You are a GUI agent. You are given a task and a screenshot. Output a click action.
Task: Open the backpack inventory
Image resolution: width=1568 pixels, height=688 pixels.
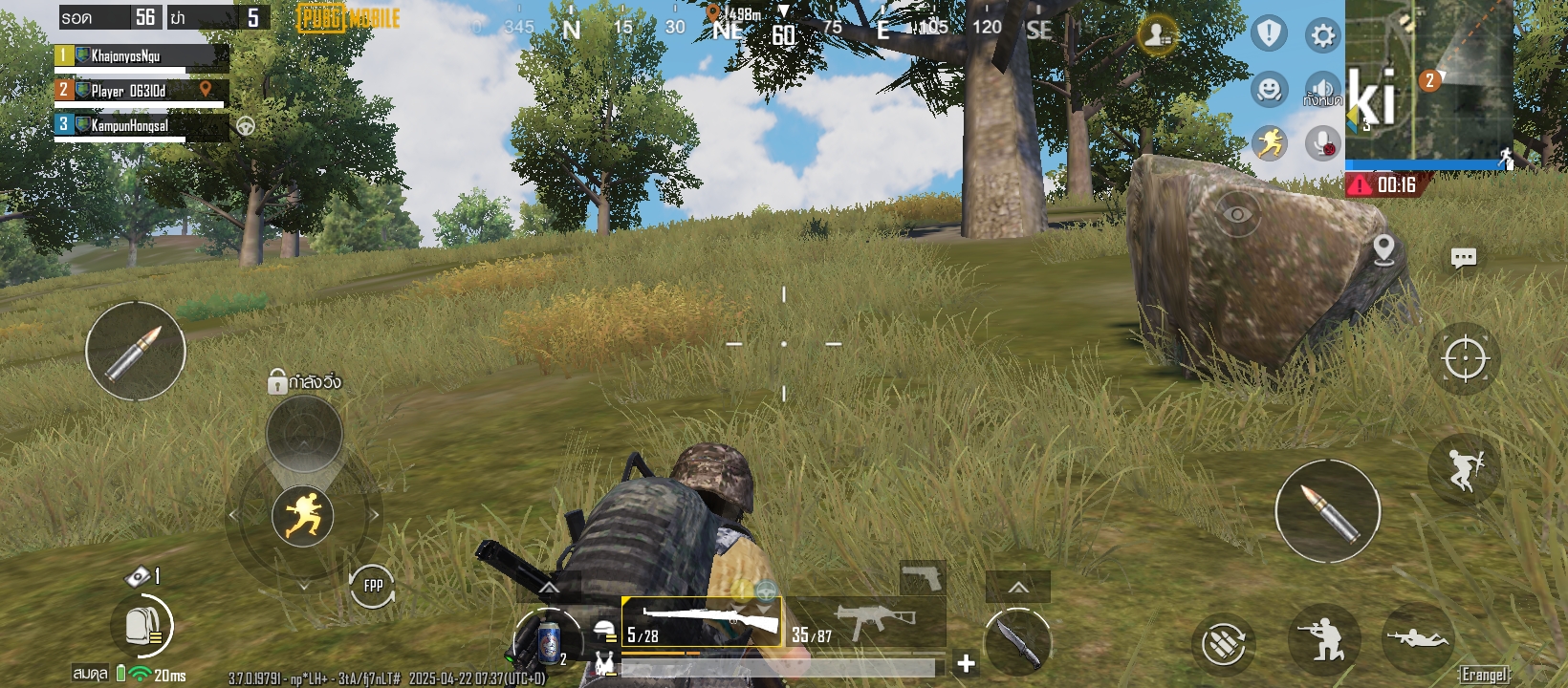pos(143,626)
